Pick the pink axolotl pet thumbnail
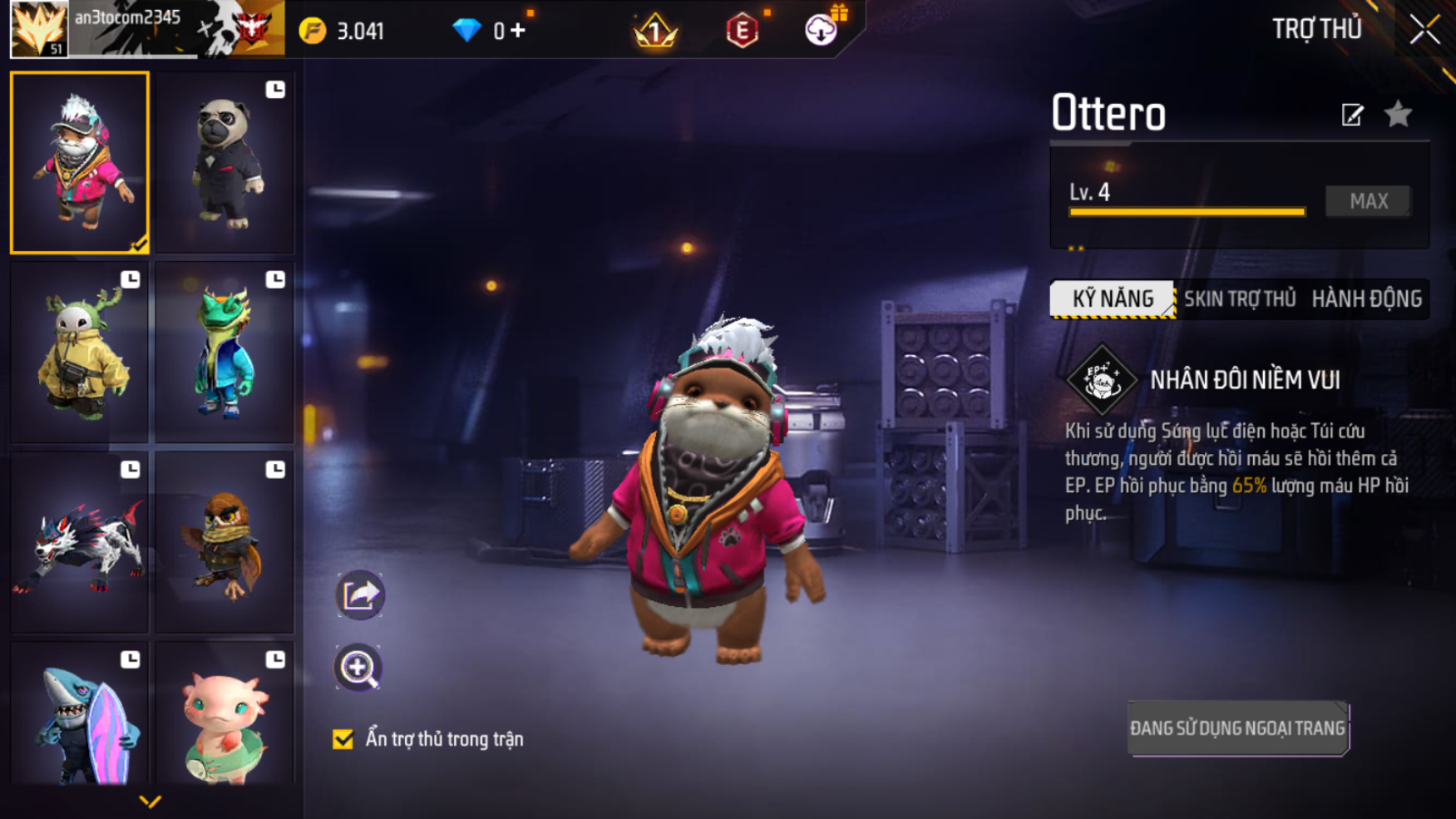The width and height of the screenshot is (1456, 819). 225,717
